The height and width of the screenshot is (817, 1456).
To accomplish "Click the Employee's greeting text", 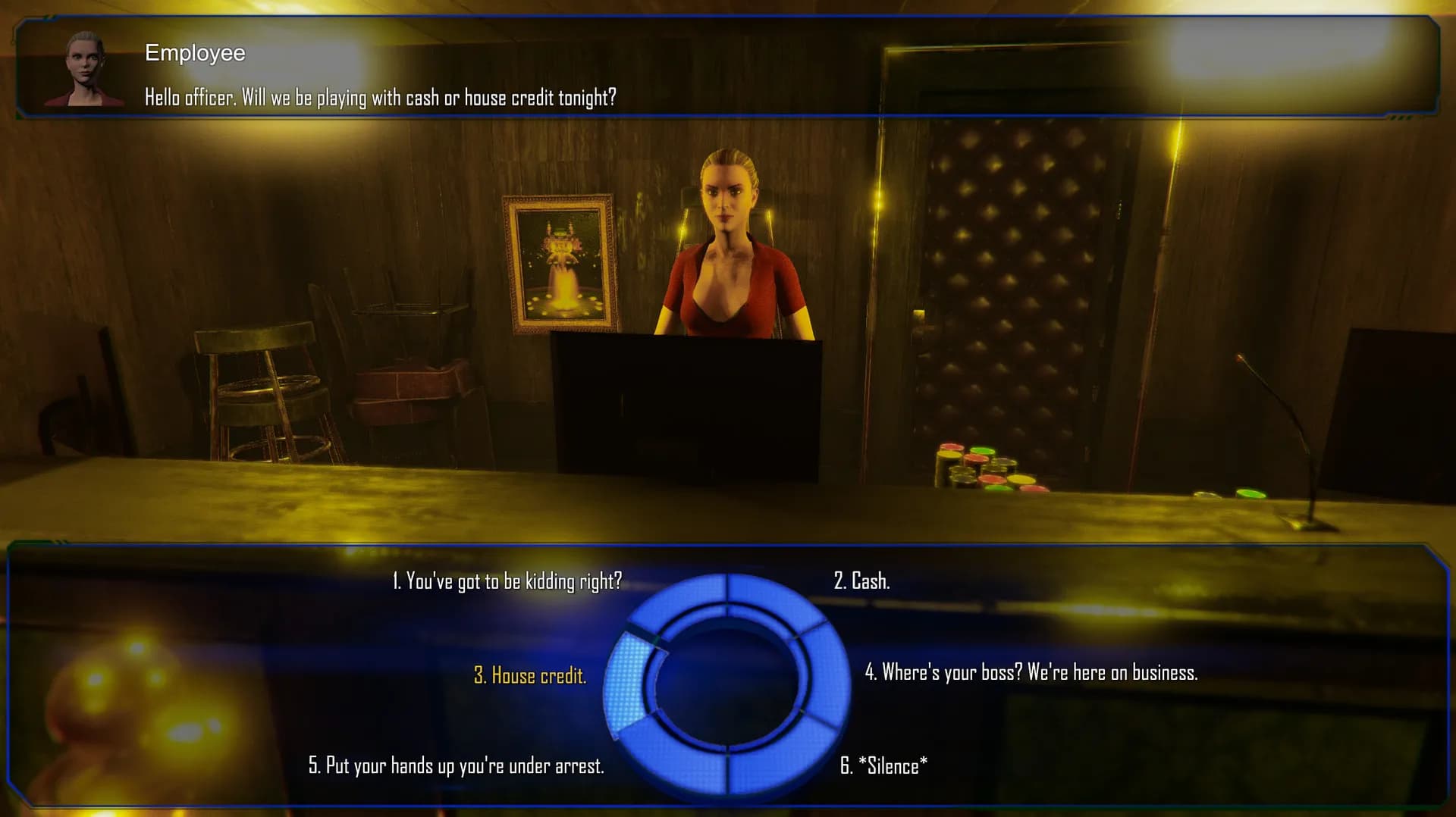I will pyautogui.click(x=379, y=96).
